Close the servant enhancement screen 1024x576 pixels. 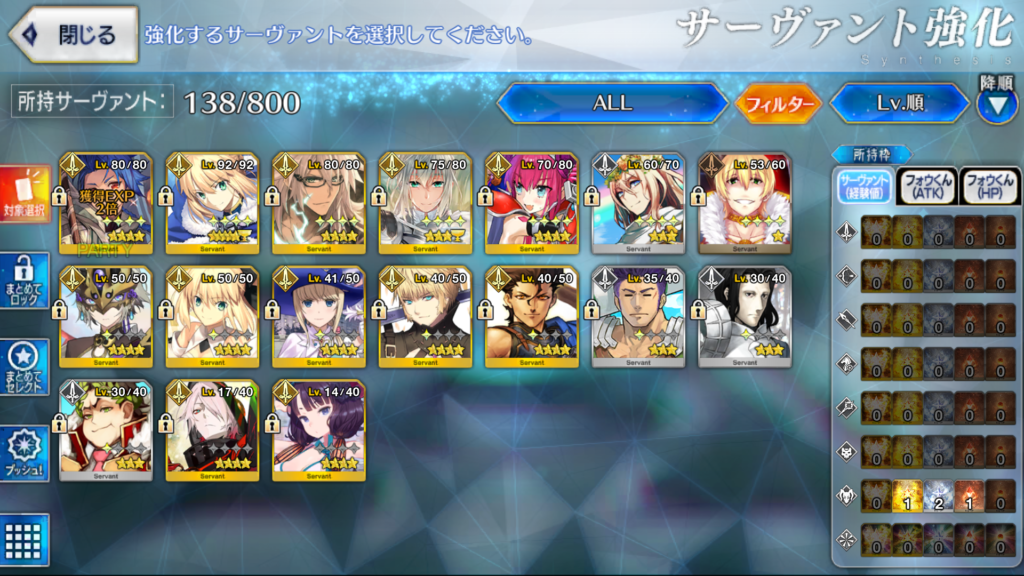coord(73,34)
